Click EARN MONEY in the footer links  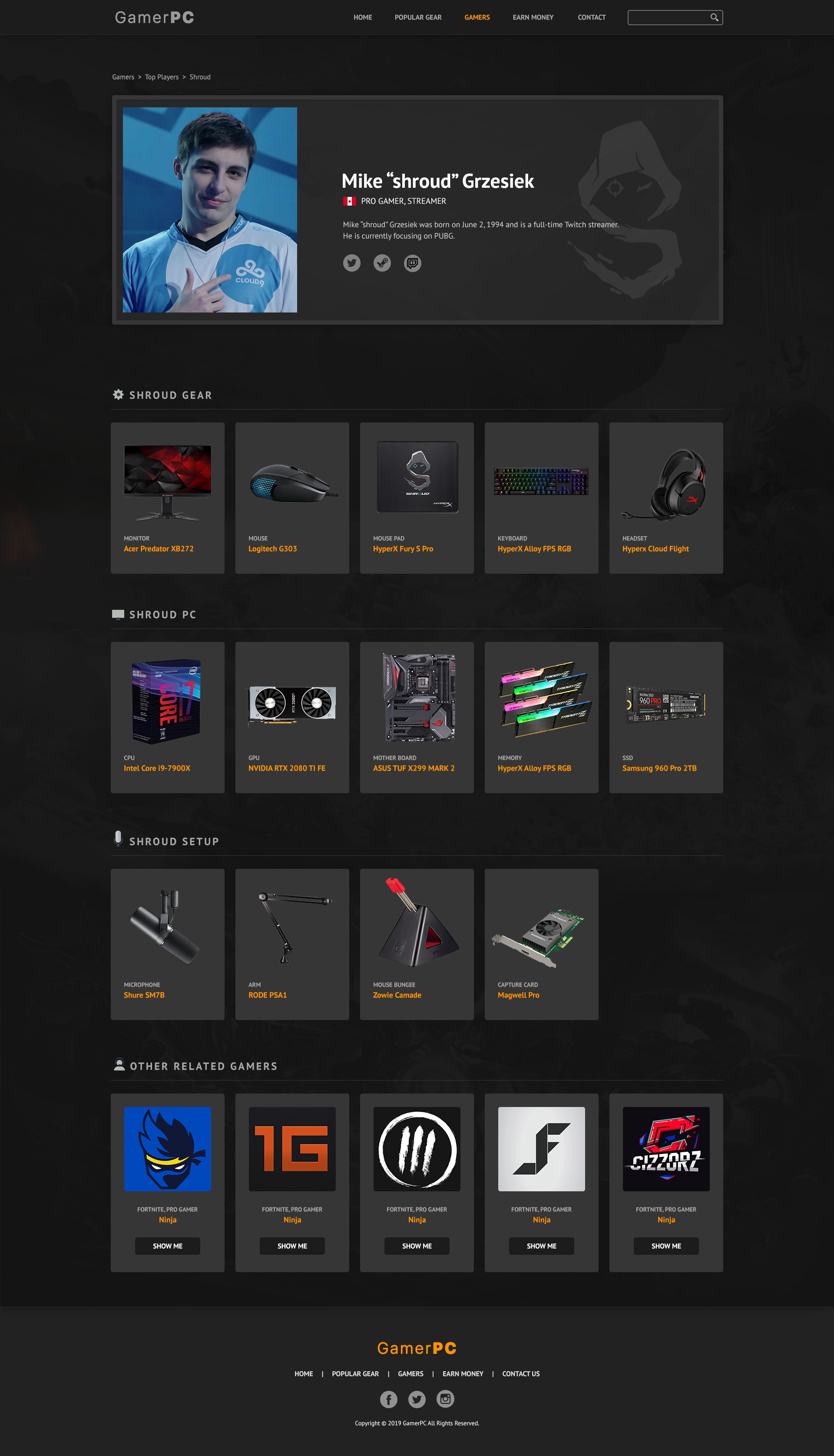(463, 1373)
